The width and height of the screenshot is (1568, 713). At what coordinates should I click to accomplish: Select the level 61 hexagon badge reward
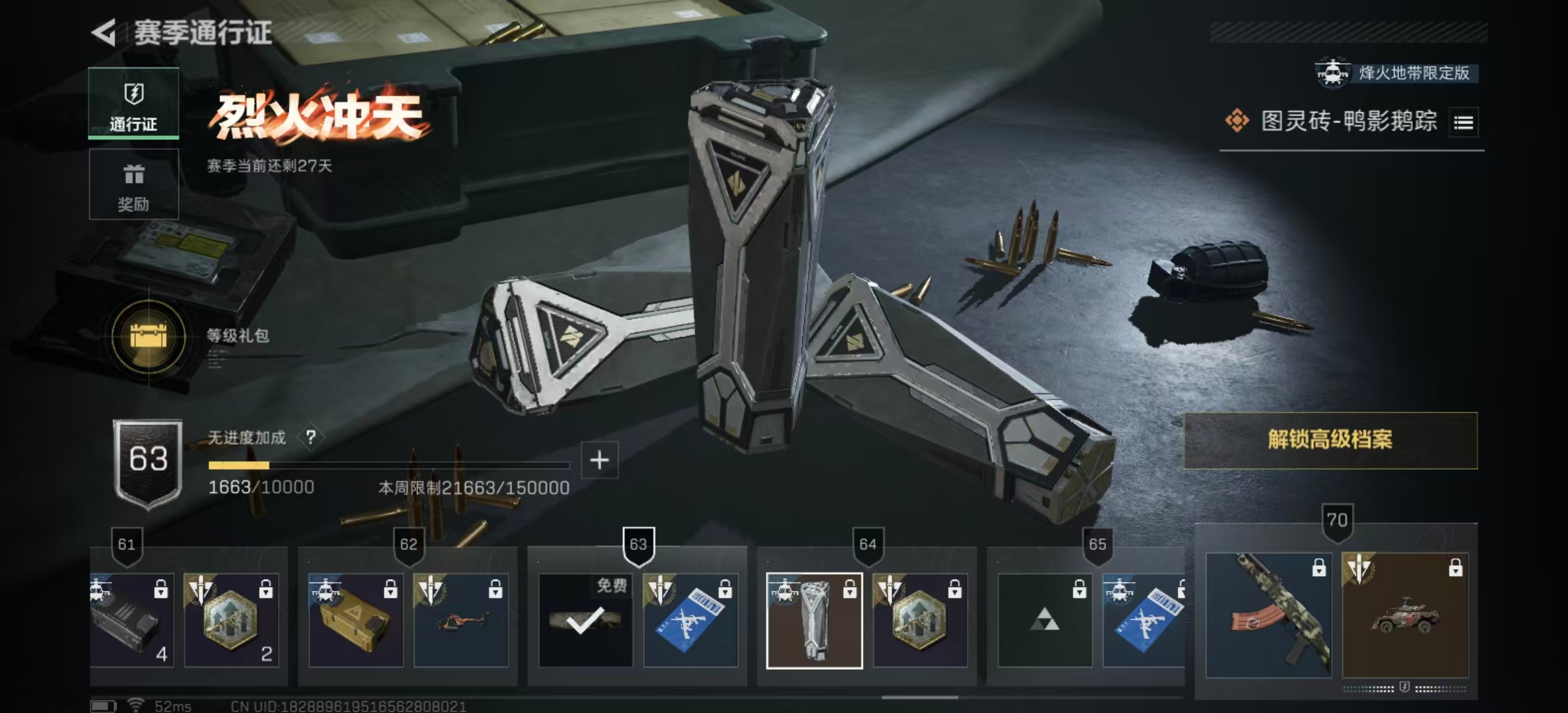pyautogui.click(x=231, y=621)
